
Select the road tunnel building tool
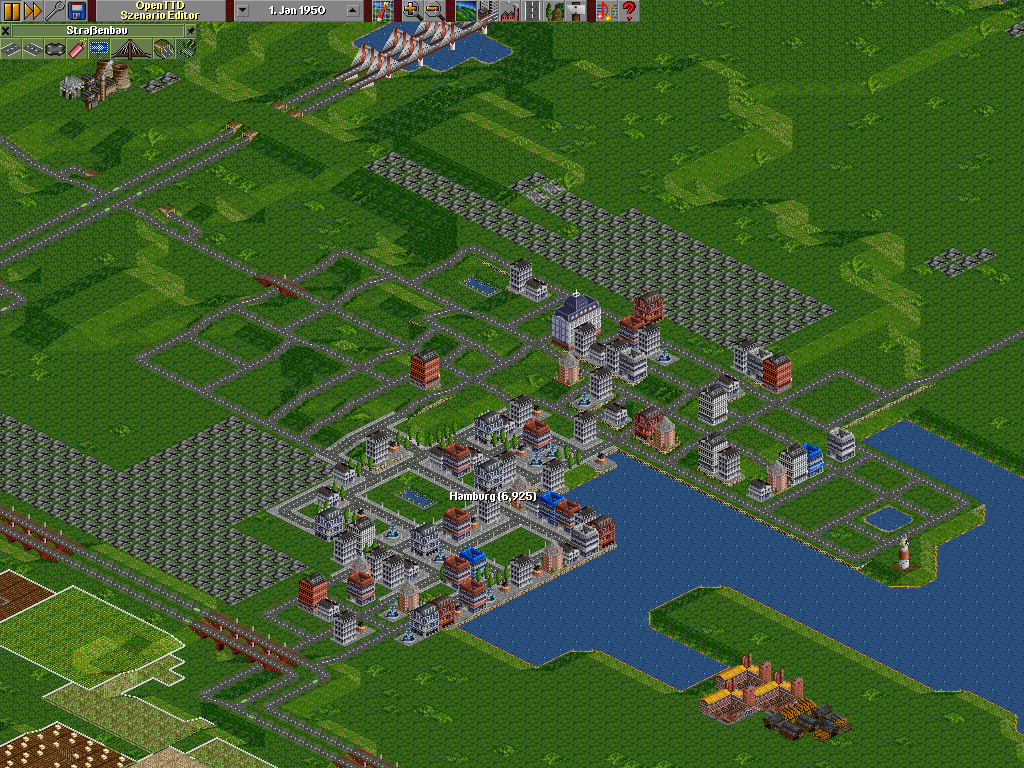point(163,48)
